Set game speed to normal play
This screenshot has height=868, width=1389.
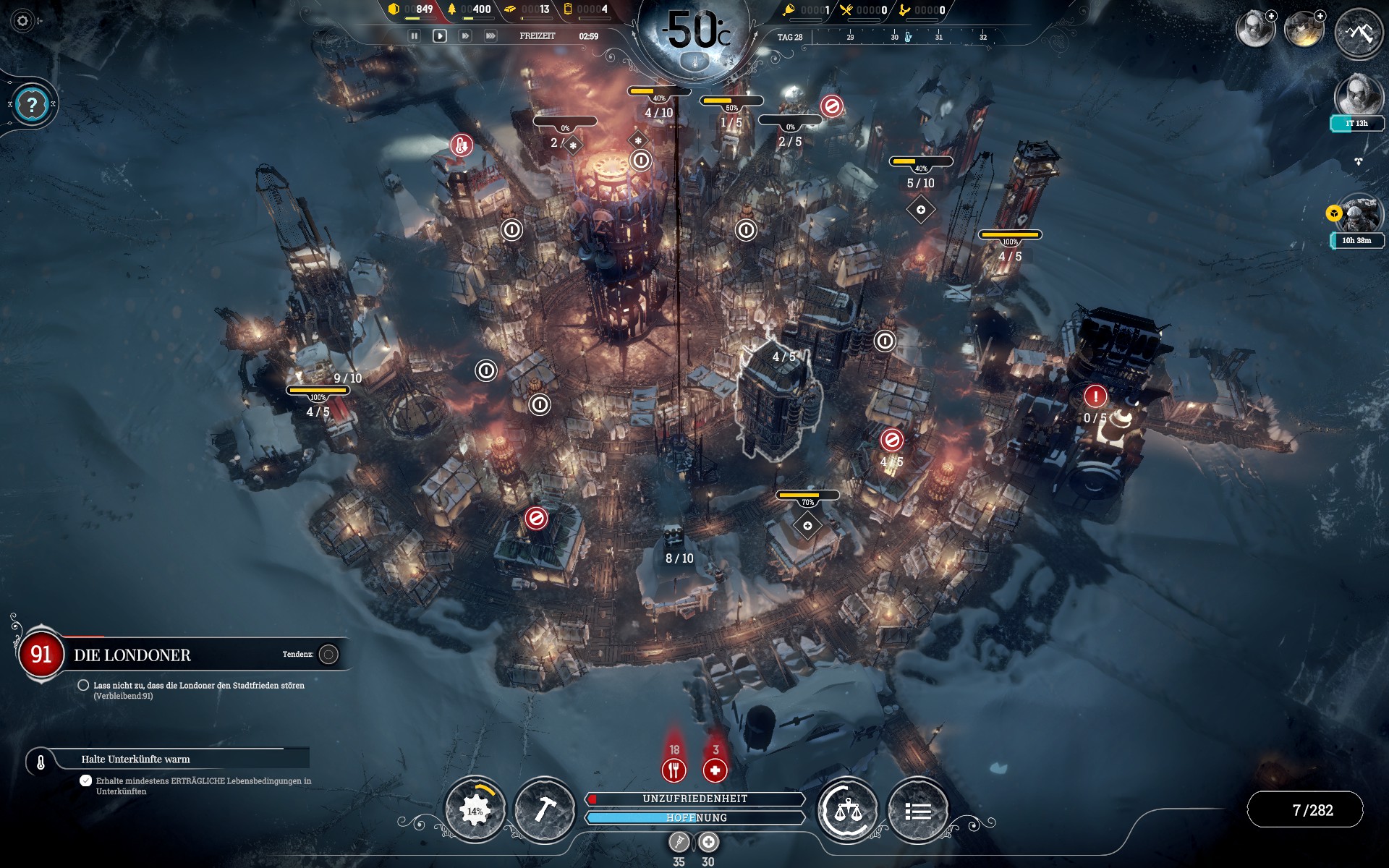coord(439,35)
